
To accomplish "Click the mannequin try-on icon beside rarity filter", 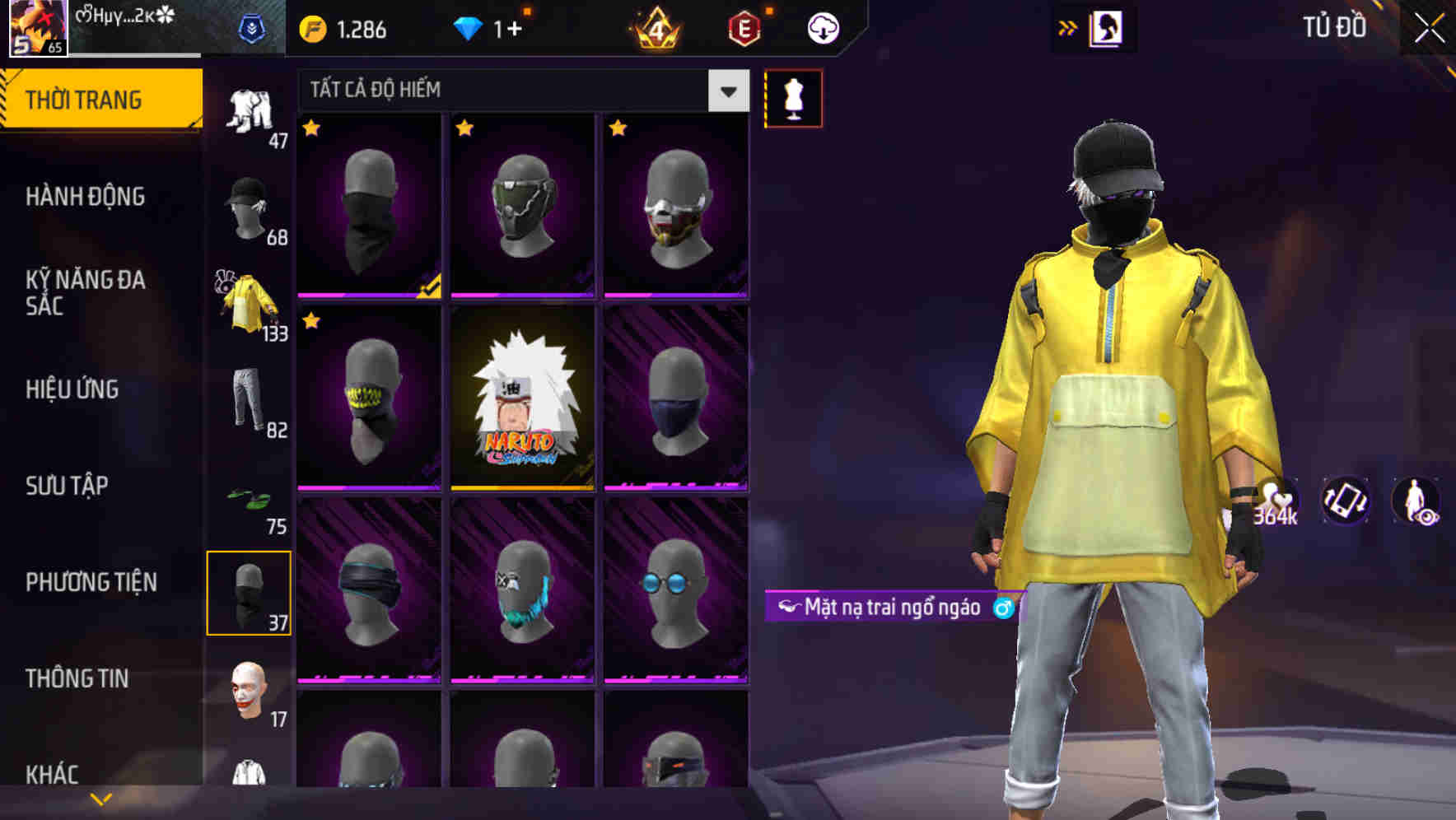I will [794, 97].
